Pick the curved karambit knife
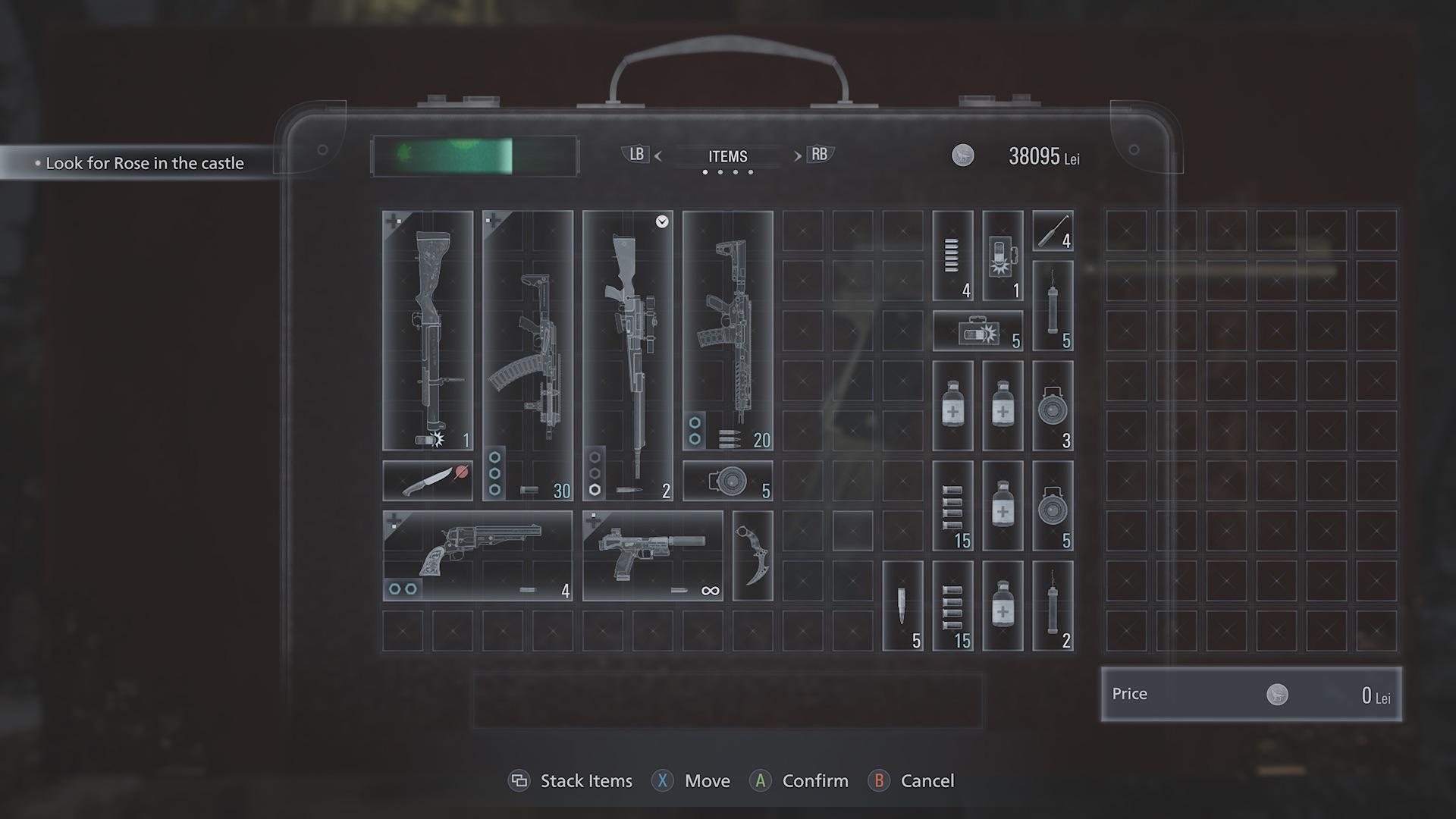Viewport: 1456px width, 819px height. (753, 555)
